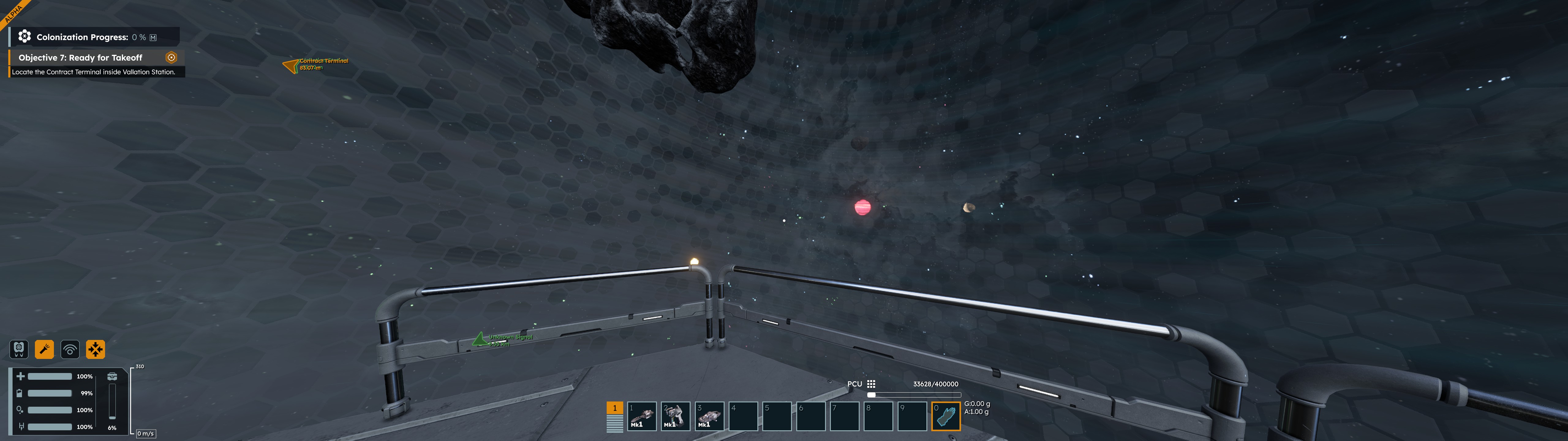Click the PCU grid icon
This screenshot has height=441, width=1568.
tap(871, 384)
